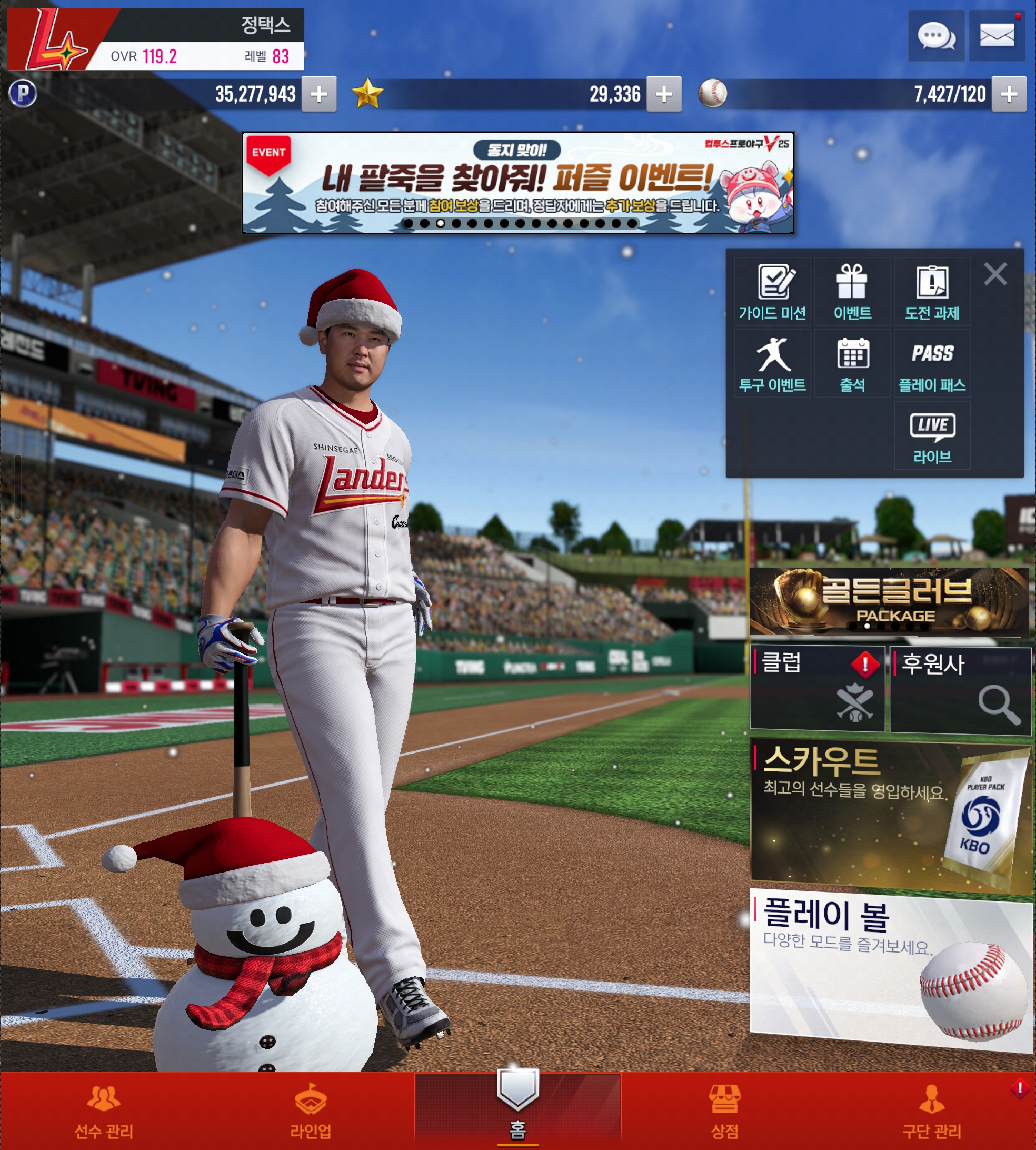
Task: Open the 출석 attendance calendar
Action: tap(852, 364)
